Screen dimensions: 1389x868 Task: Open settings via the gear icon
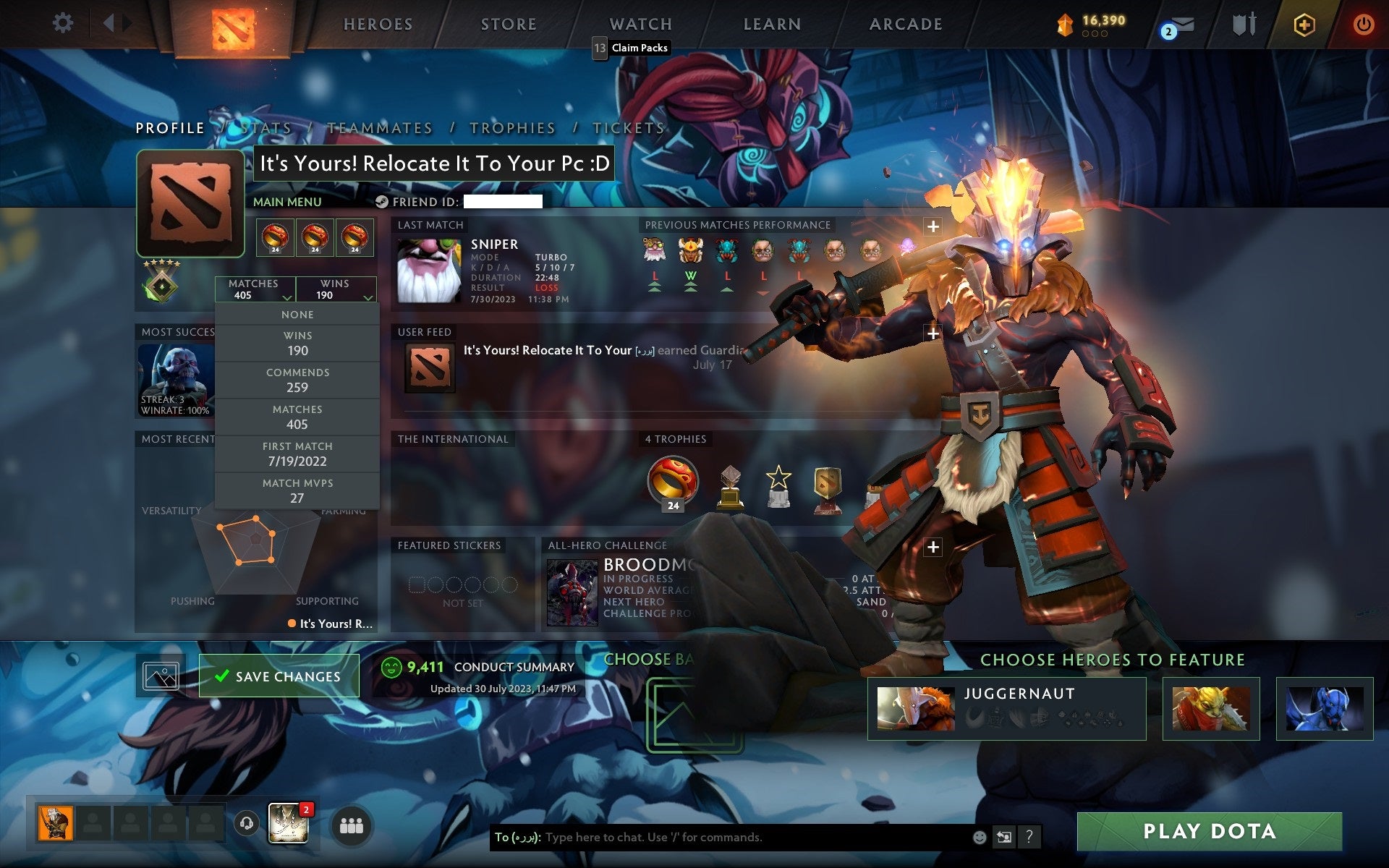point(64,22)
